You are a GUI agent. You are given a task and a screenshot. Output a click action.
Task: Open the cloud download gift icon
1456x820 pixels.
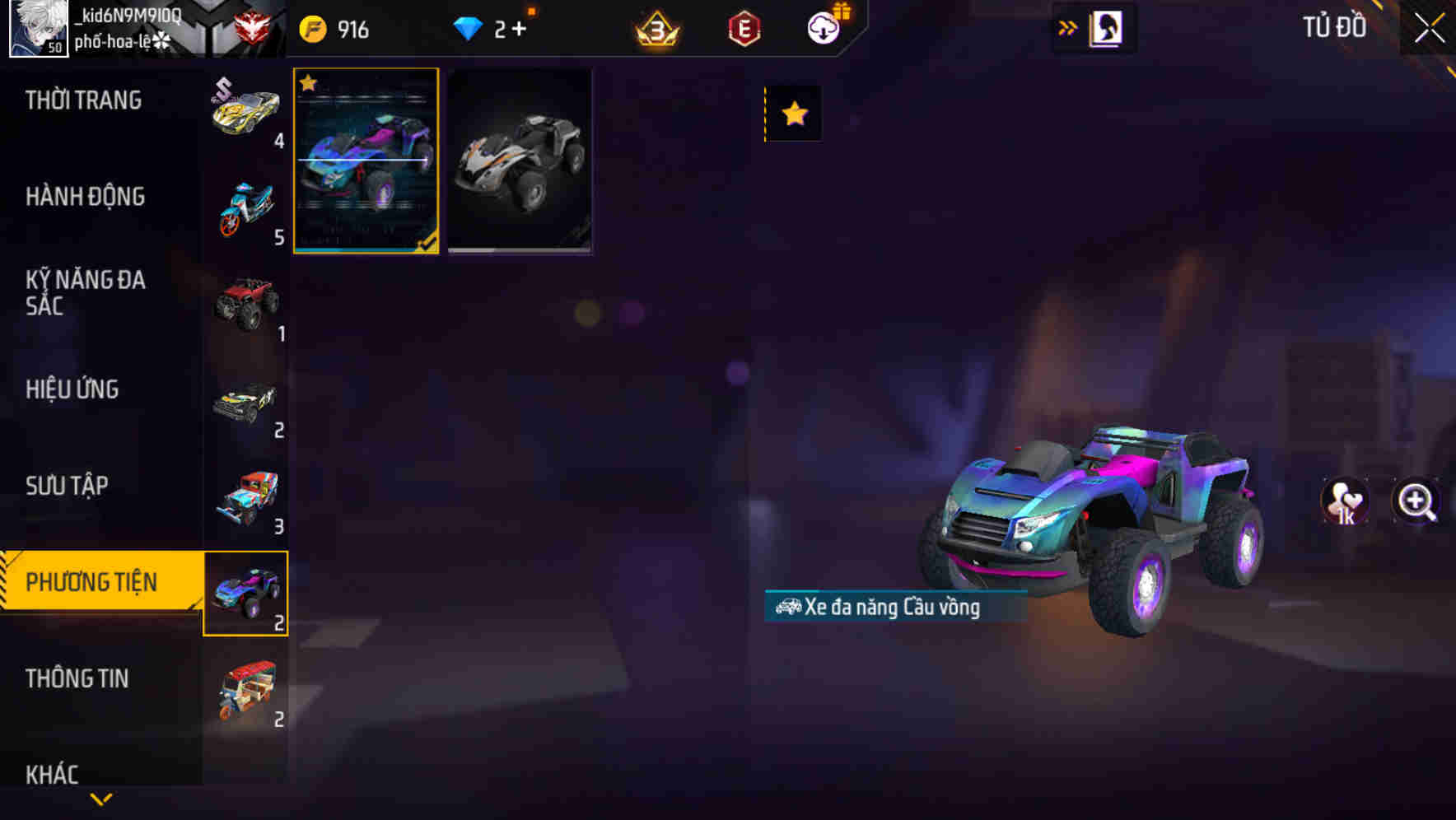[823, 27]
